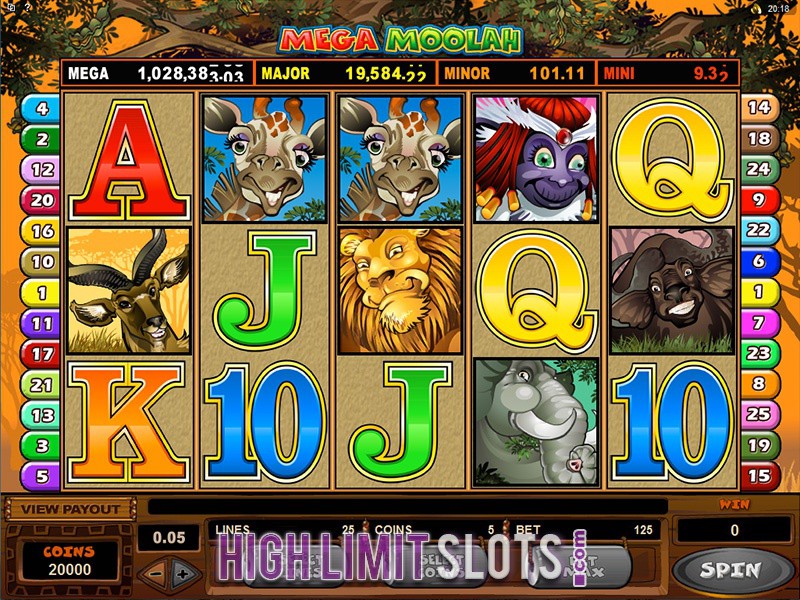Increase coin size with the plus button
This screenshot has height=600, width=800.
[x=182, y=575]
